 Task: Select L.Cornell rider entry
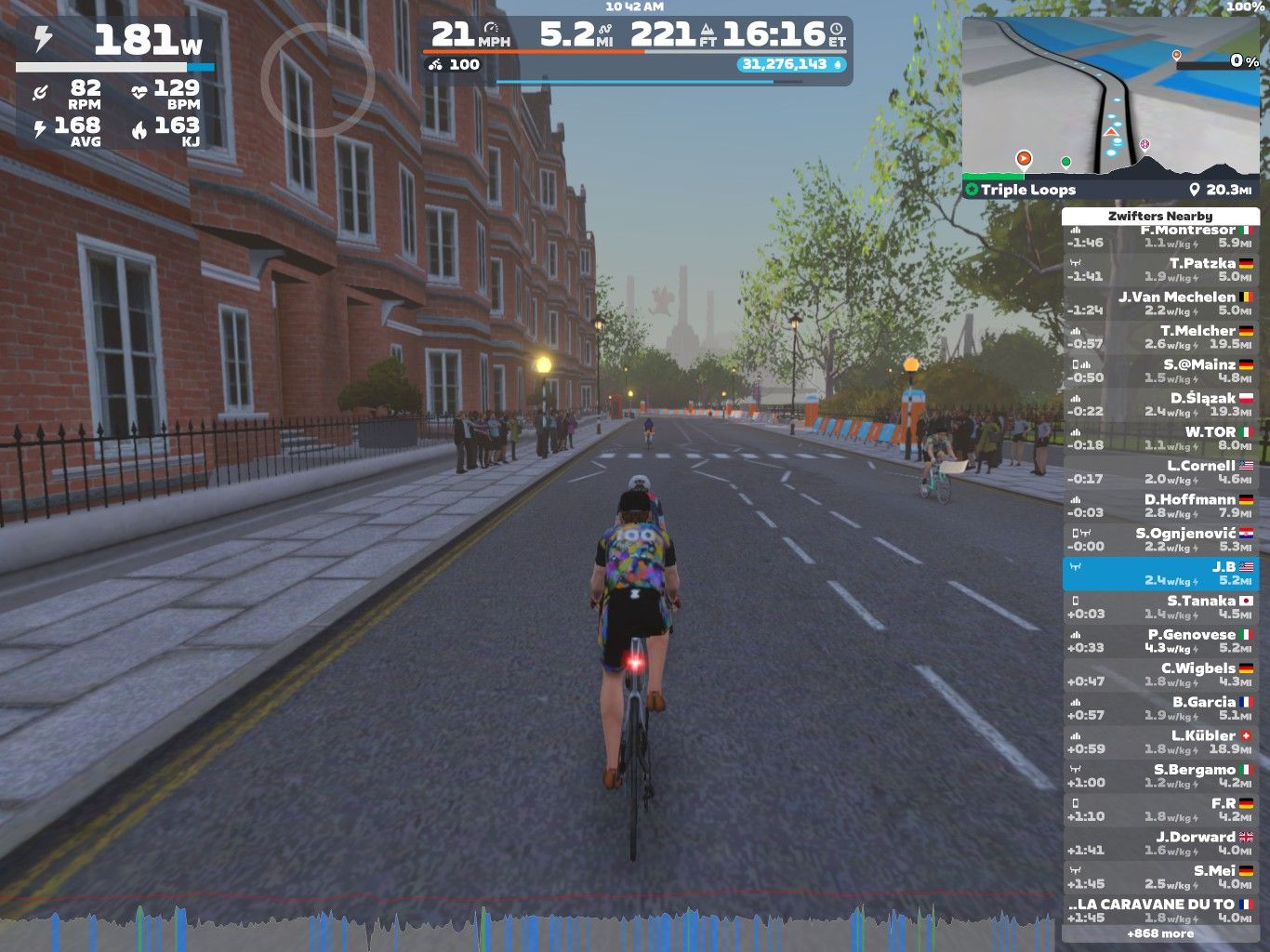[x=1160, y=471]
